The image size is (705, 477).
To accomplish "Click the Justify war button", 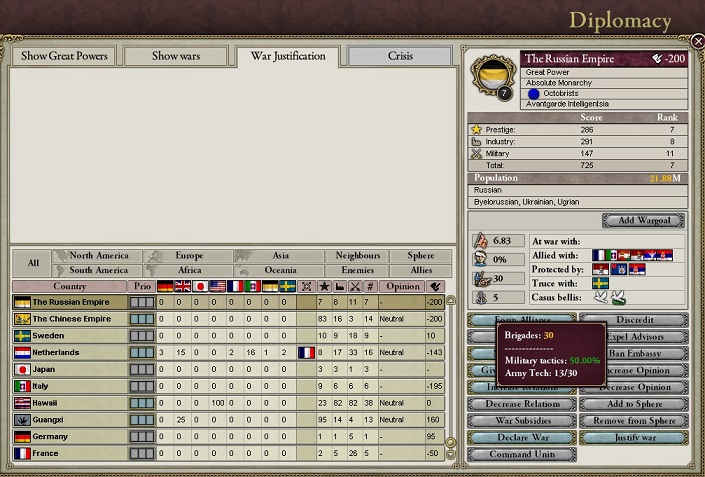I will click(634, 438).
